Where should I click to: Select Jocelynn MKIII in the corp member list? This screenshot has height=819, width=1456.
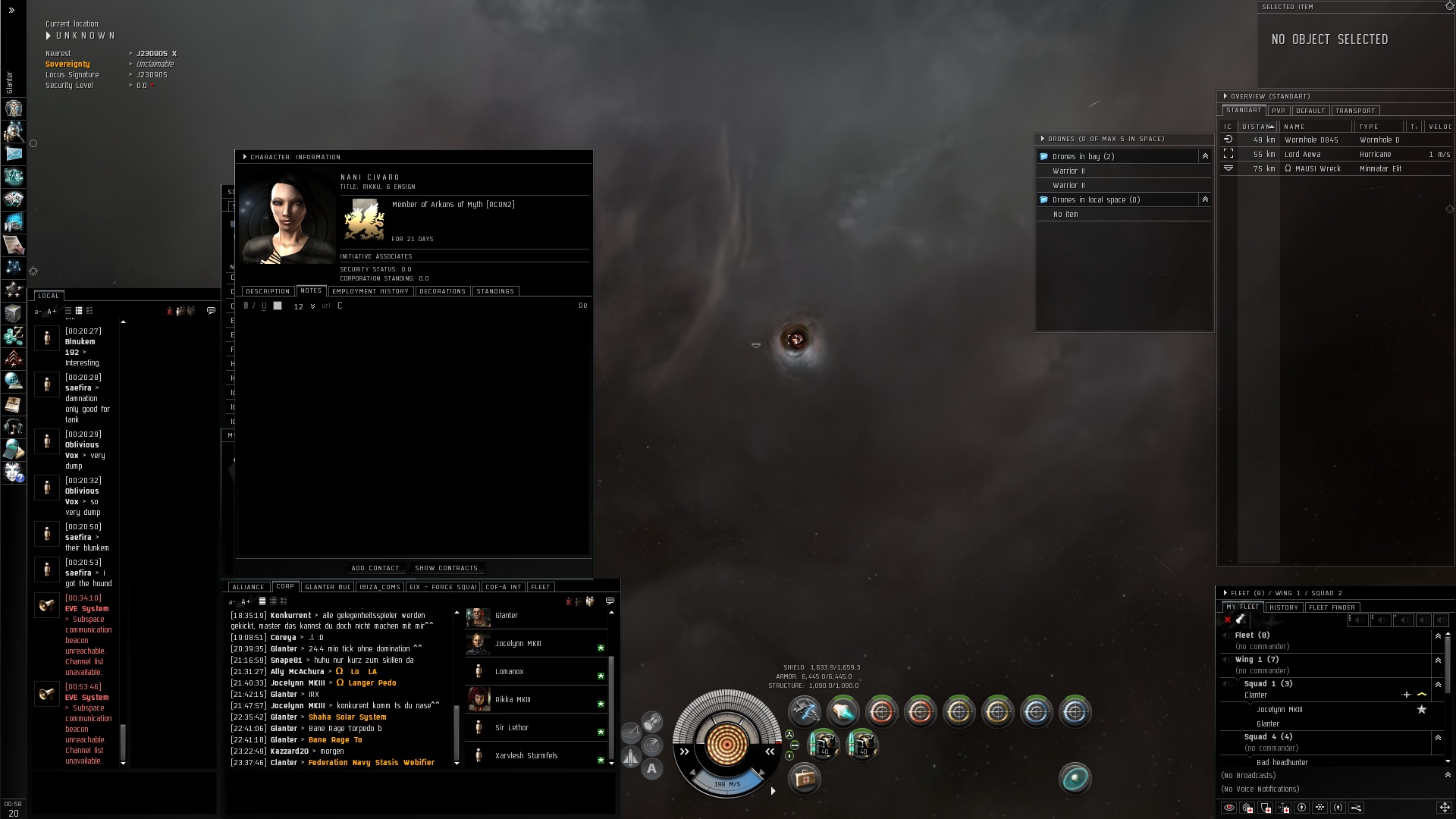pos(518,644)
